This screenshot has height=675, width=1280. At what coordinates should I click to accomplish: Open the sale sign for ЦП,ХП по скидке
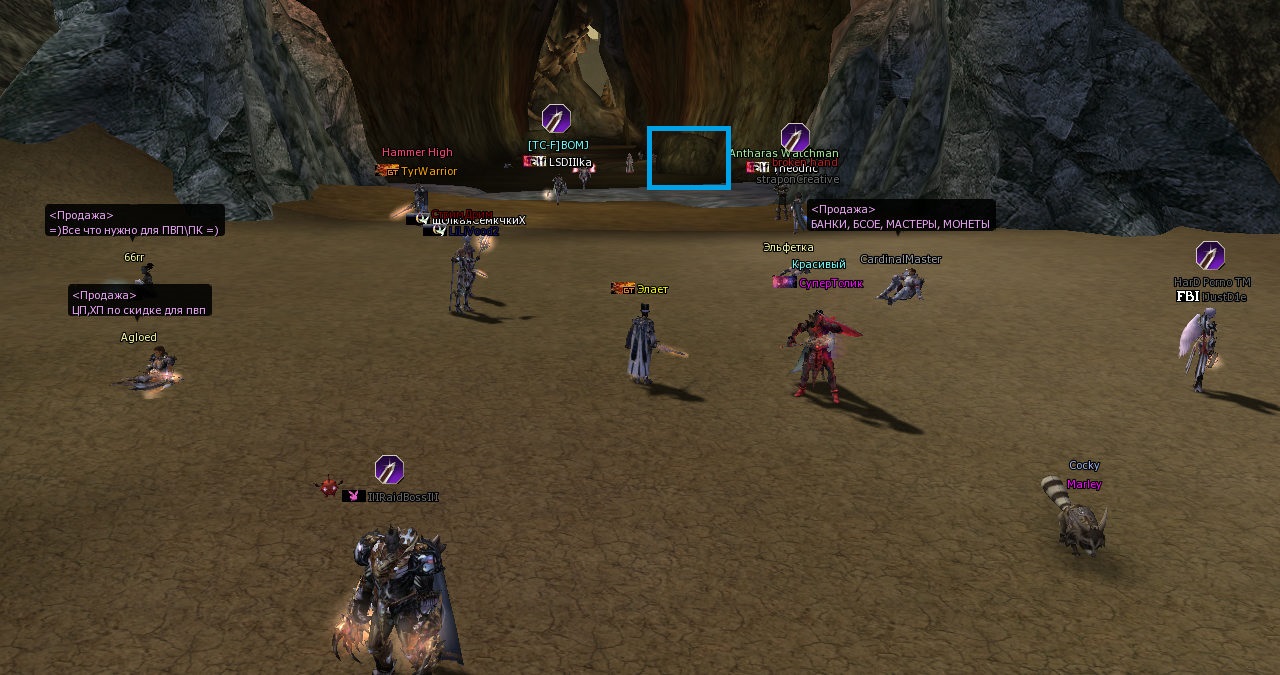(139, 301)
